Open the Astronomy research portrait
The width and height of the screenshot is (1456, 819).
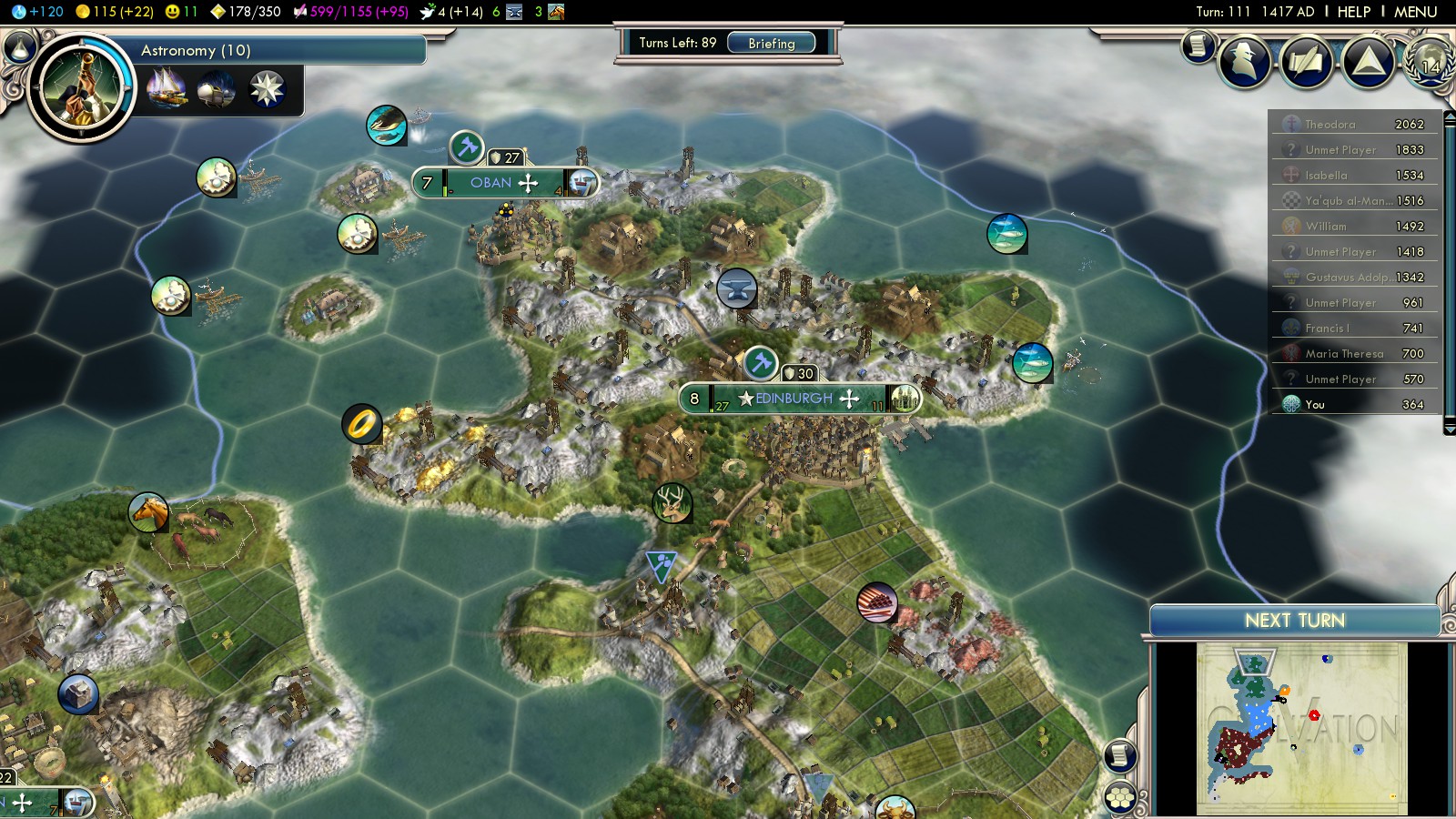(x=80, y=86)
